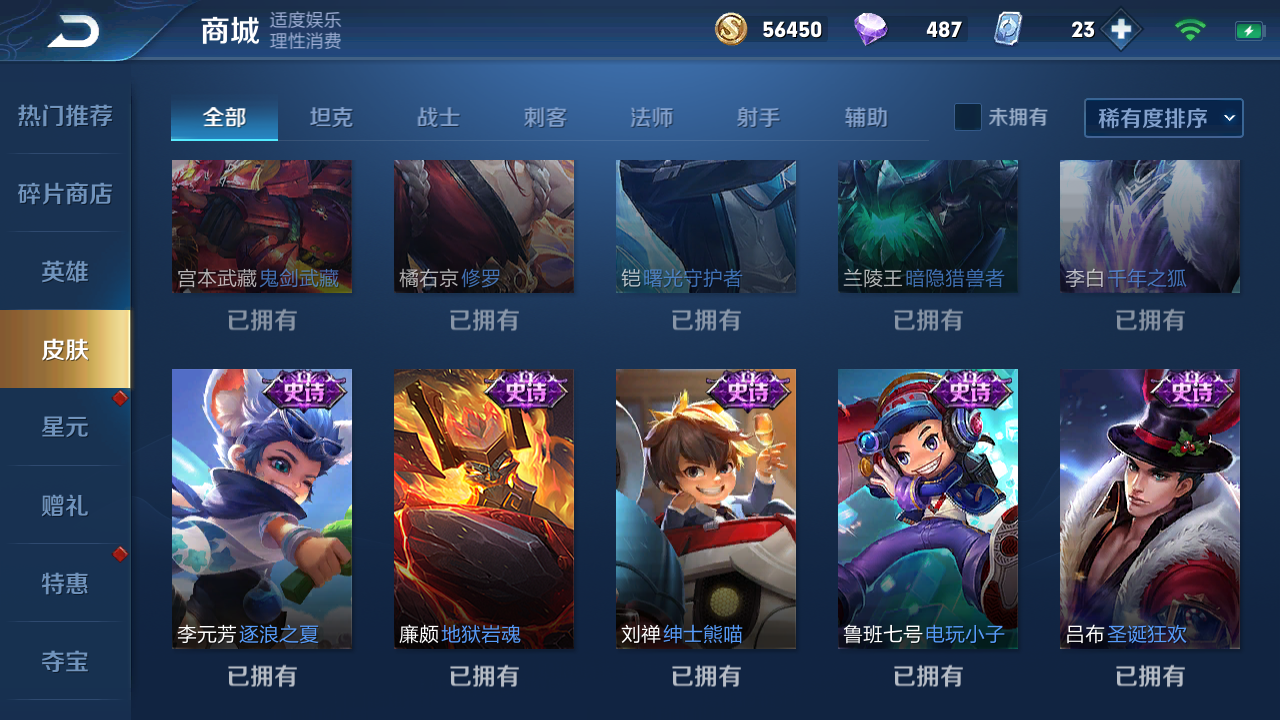Click the battery status indicator

(x=1250, y=29)
